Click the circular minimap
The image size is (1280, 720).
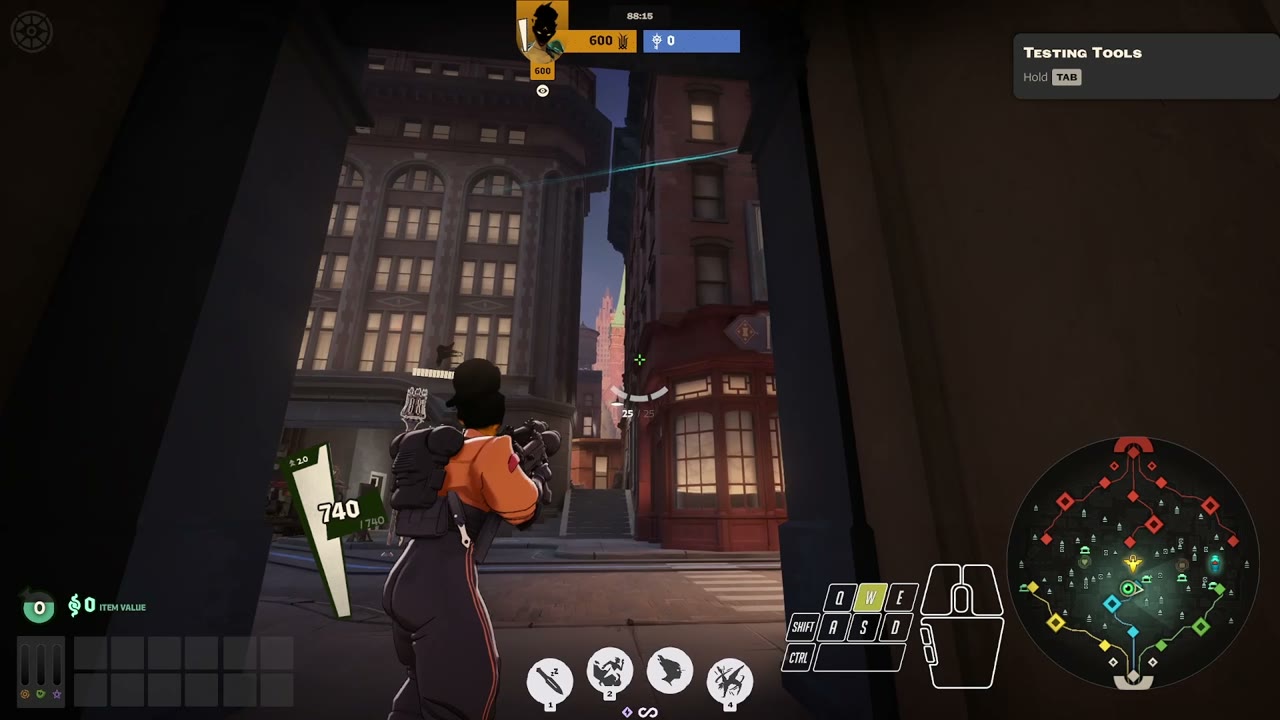click(1132, 562)
